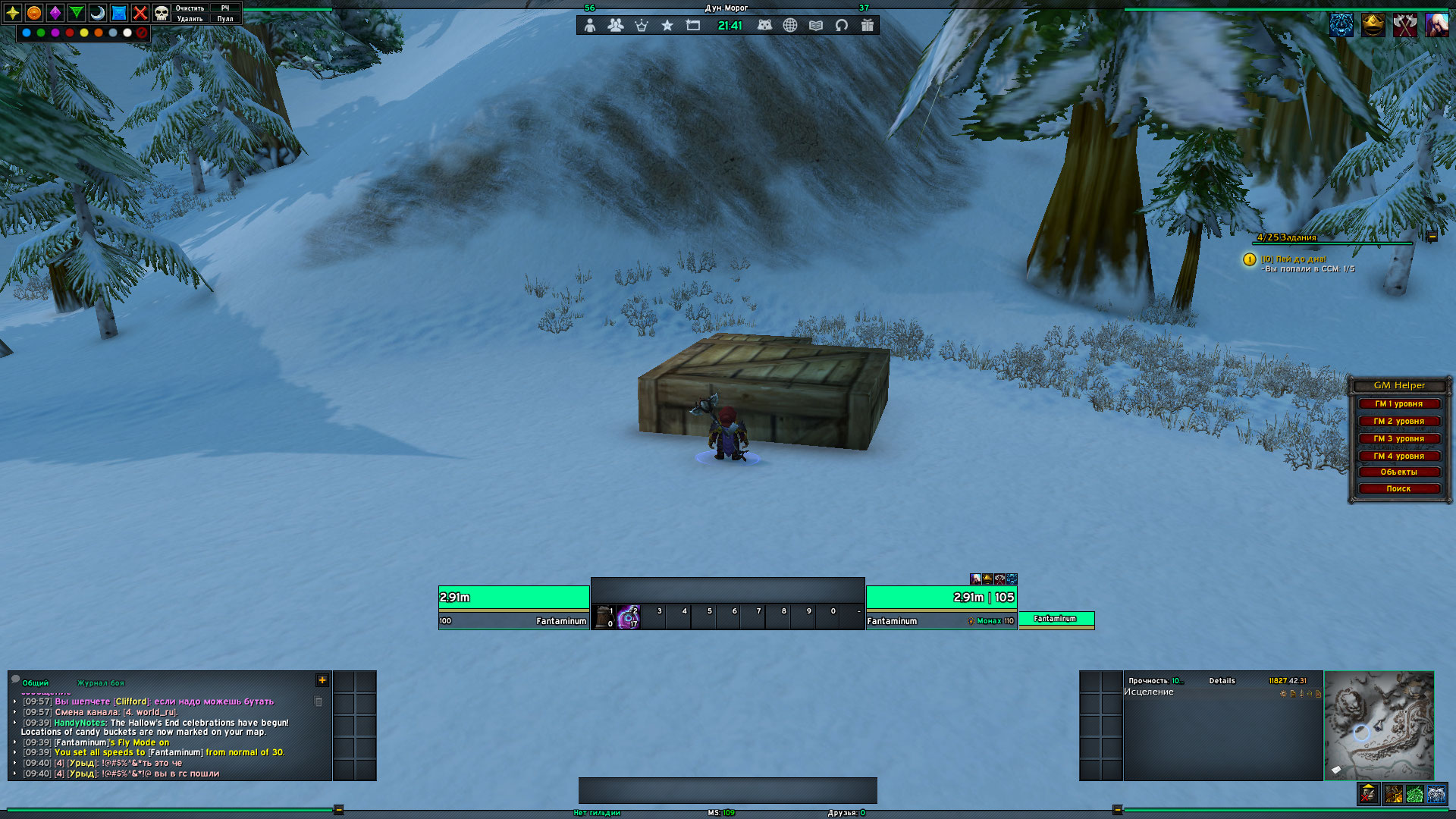1456x819 pixels.
Task: Choose the yellow star raid marker
Action: tap(13, 13)
